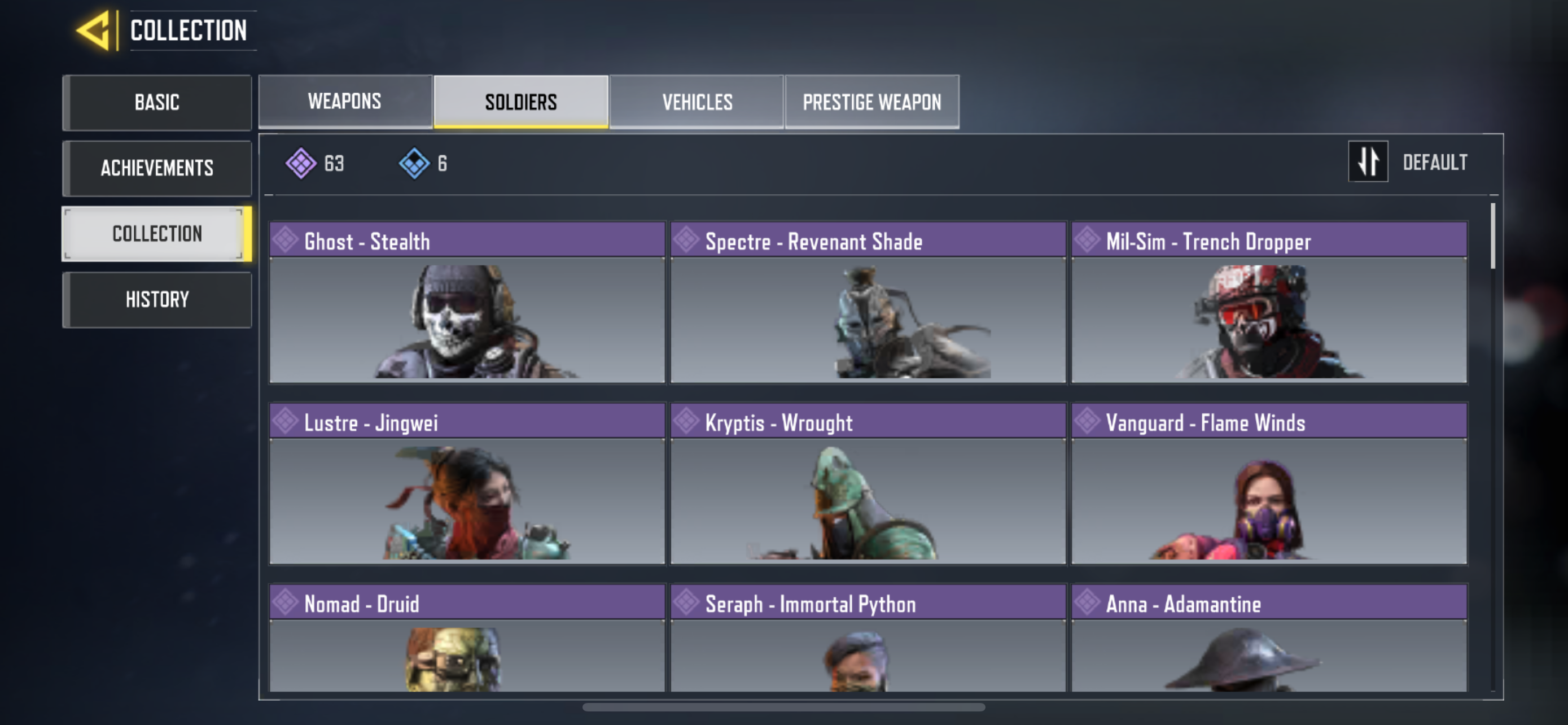Open the DEFAULT sort dropdown
The height and width of the screenshot is (725, 1568).
(1436, 162)
